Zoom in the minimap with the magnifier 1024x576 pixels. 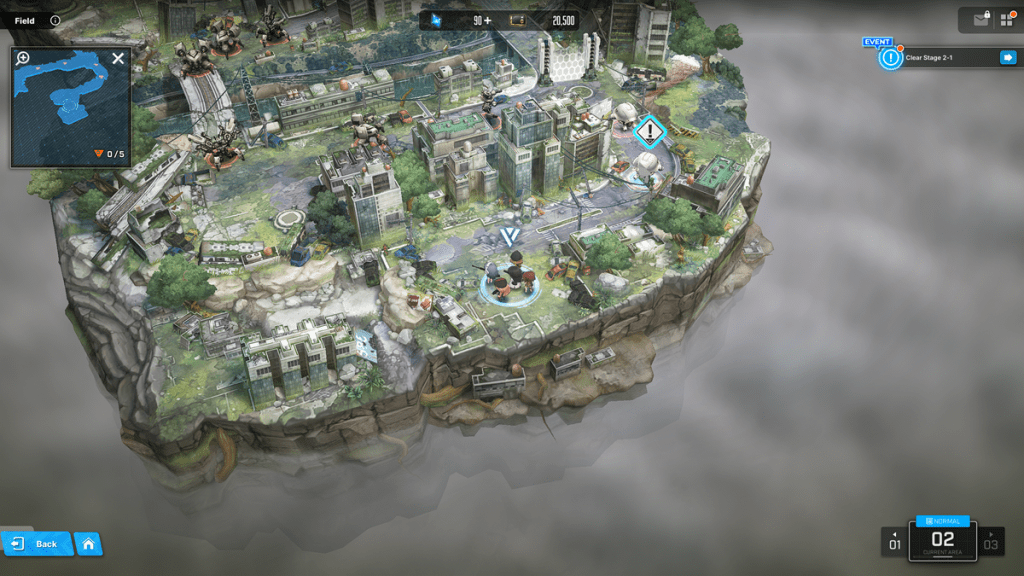(23, 58)
